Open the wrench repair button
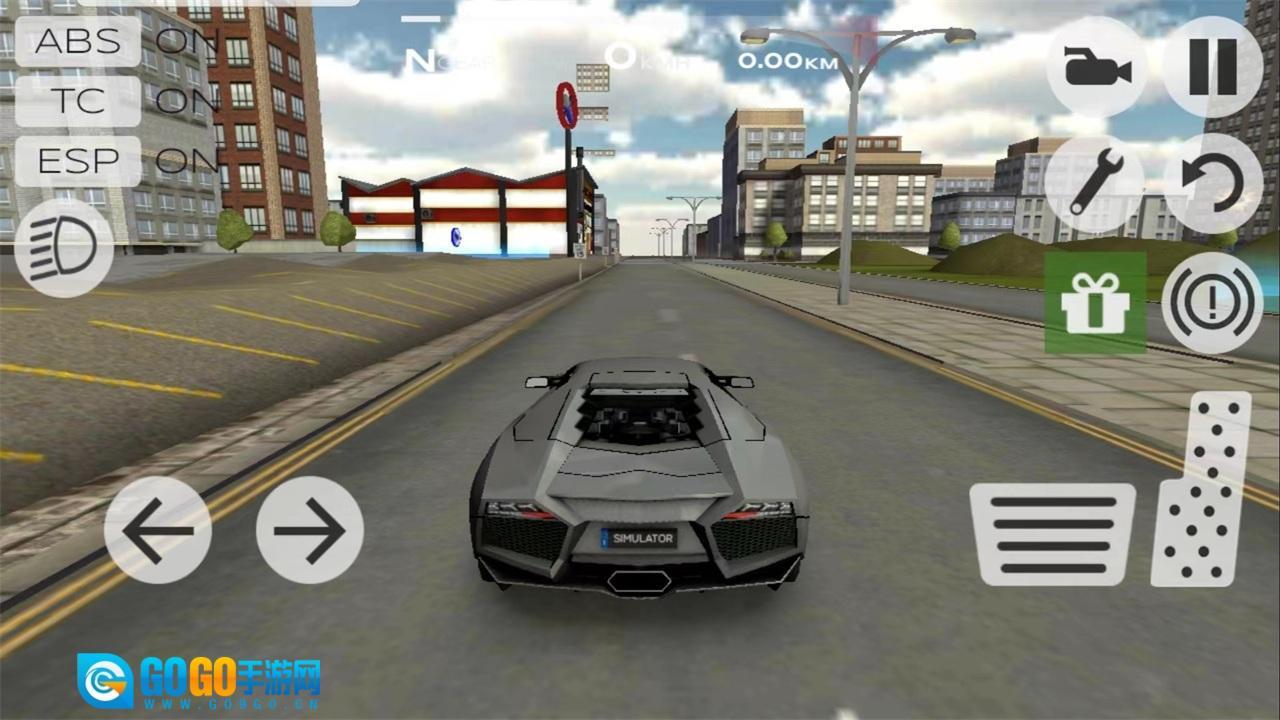This screenshot has height=720, width=1280. coord(1094,185)
